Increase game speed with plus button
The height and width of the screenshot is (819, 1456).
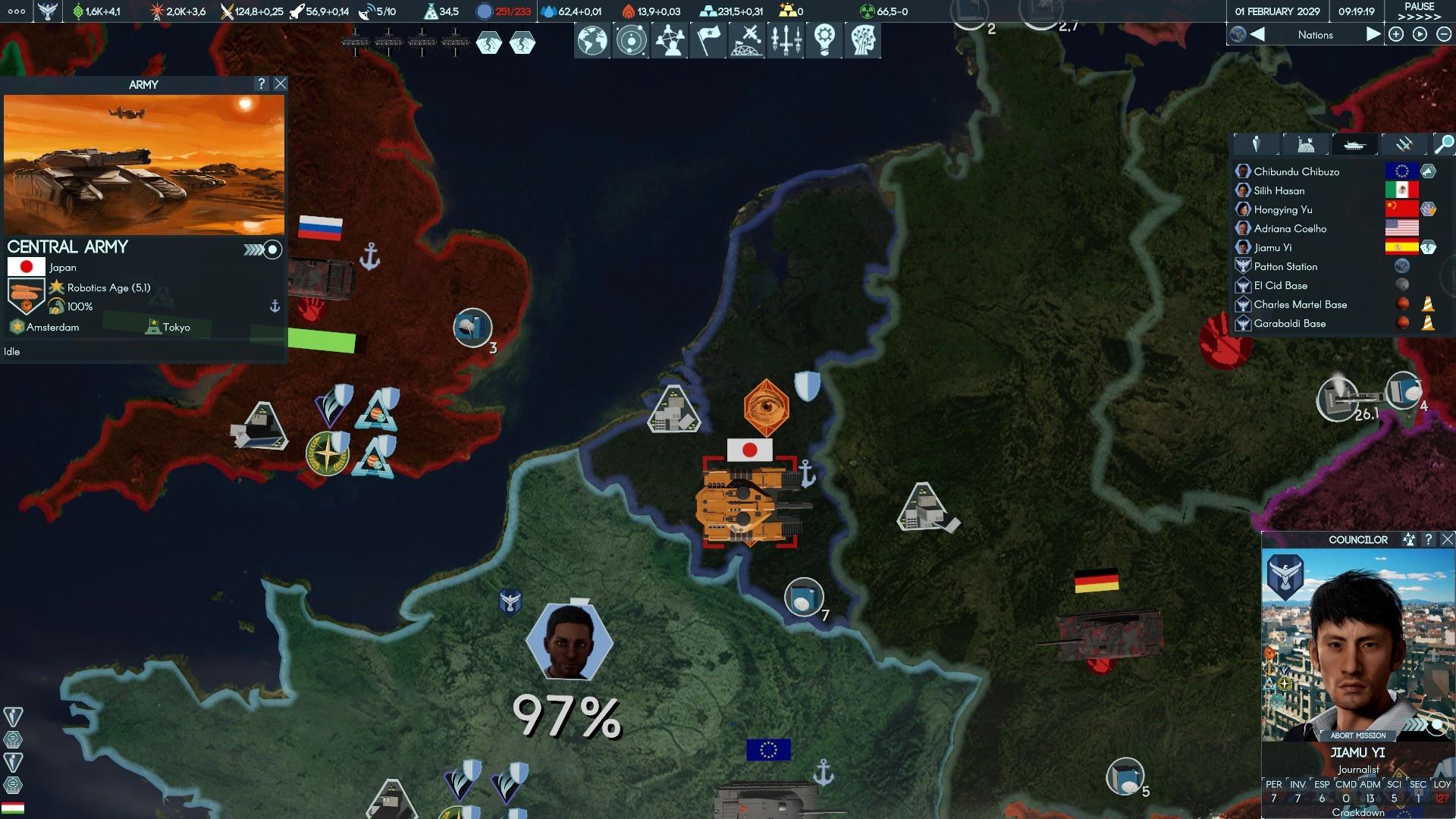point(1396,35)
